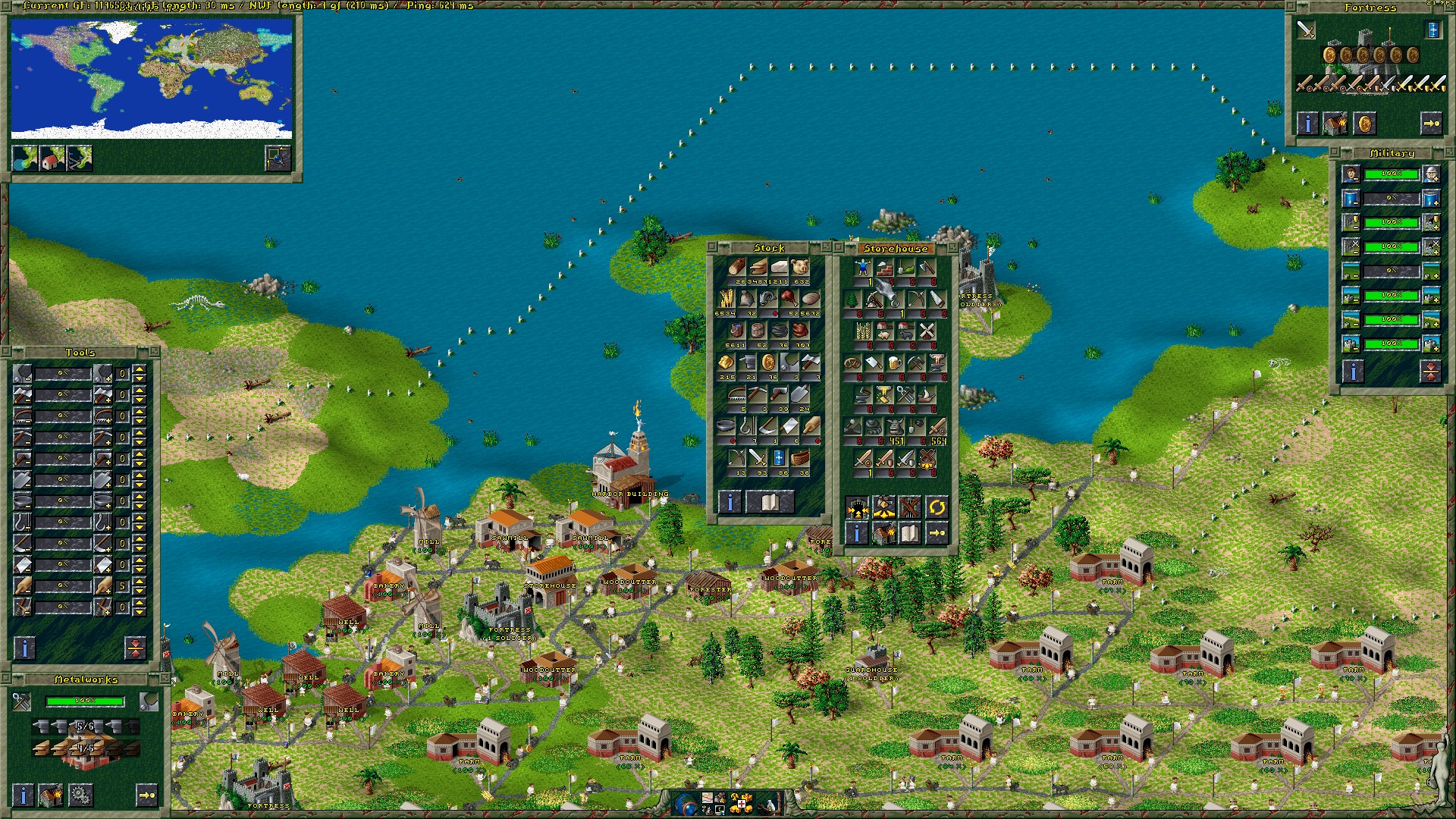
Task: Open the Stock window's help info
Action: tap(730, 501)
